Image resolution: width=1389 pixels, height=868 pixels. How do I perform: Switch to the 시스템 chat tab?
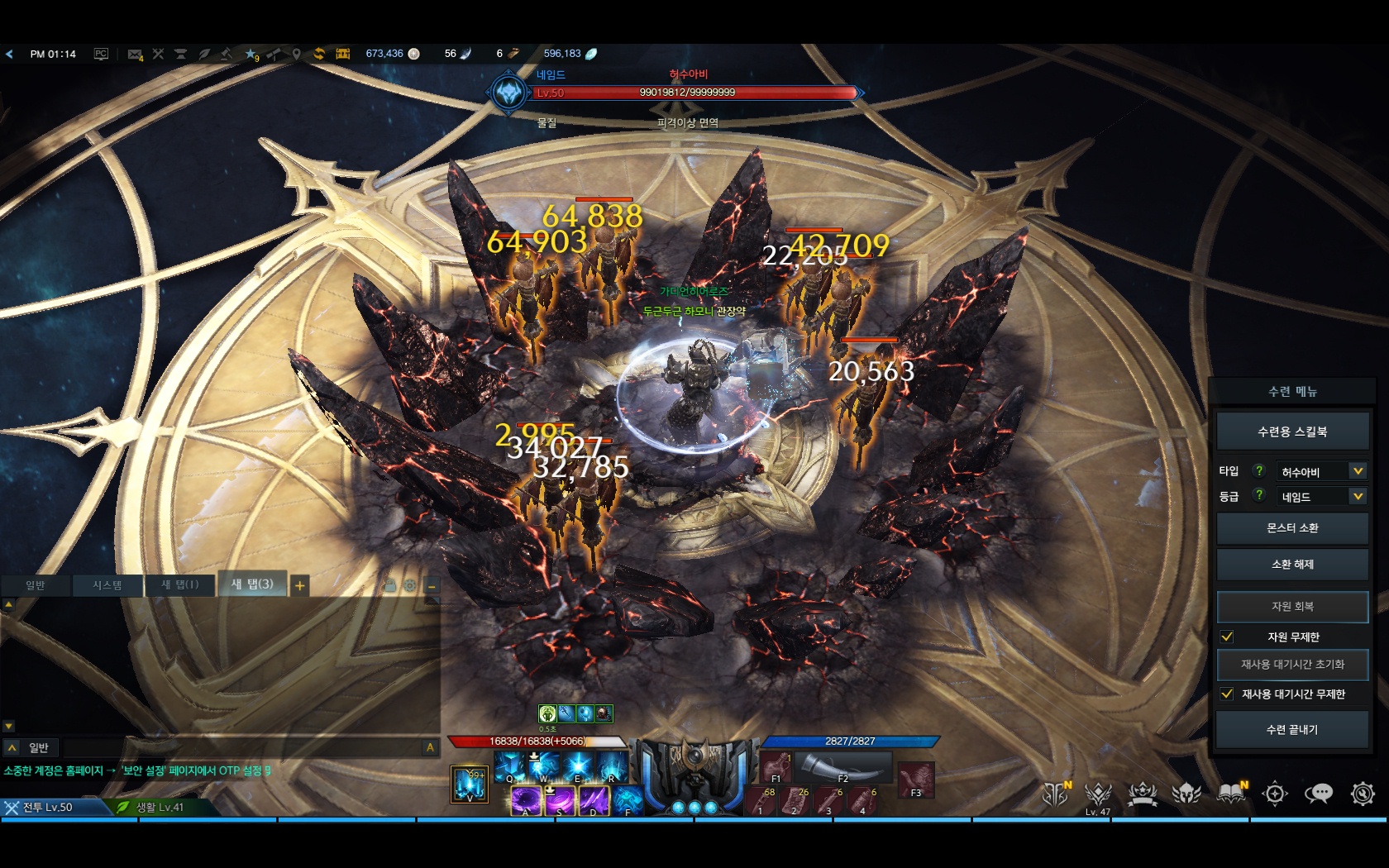pos(107,585)
